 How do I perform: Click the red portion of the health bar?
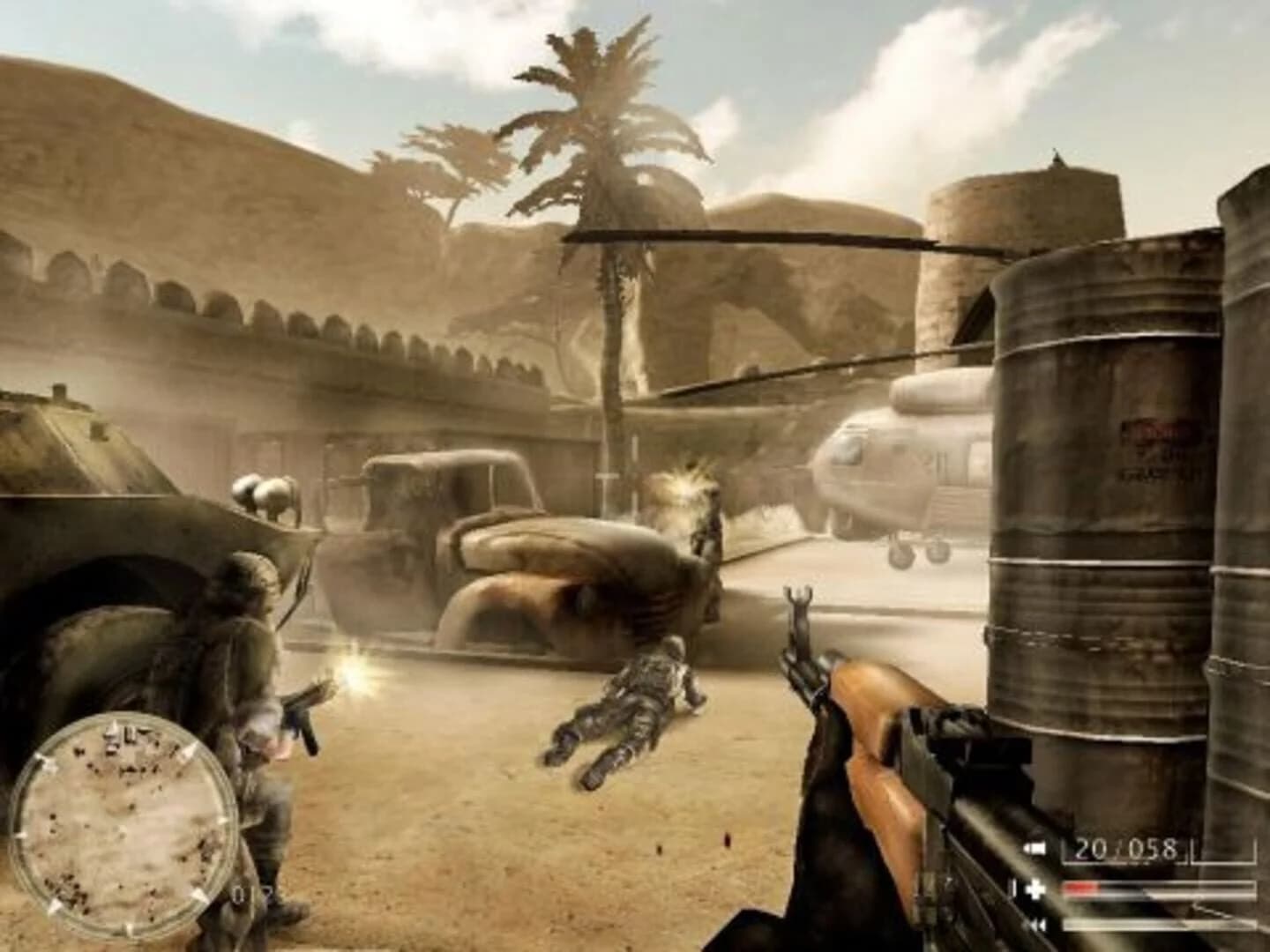[1080, 885]
